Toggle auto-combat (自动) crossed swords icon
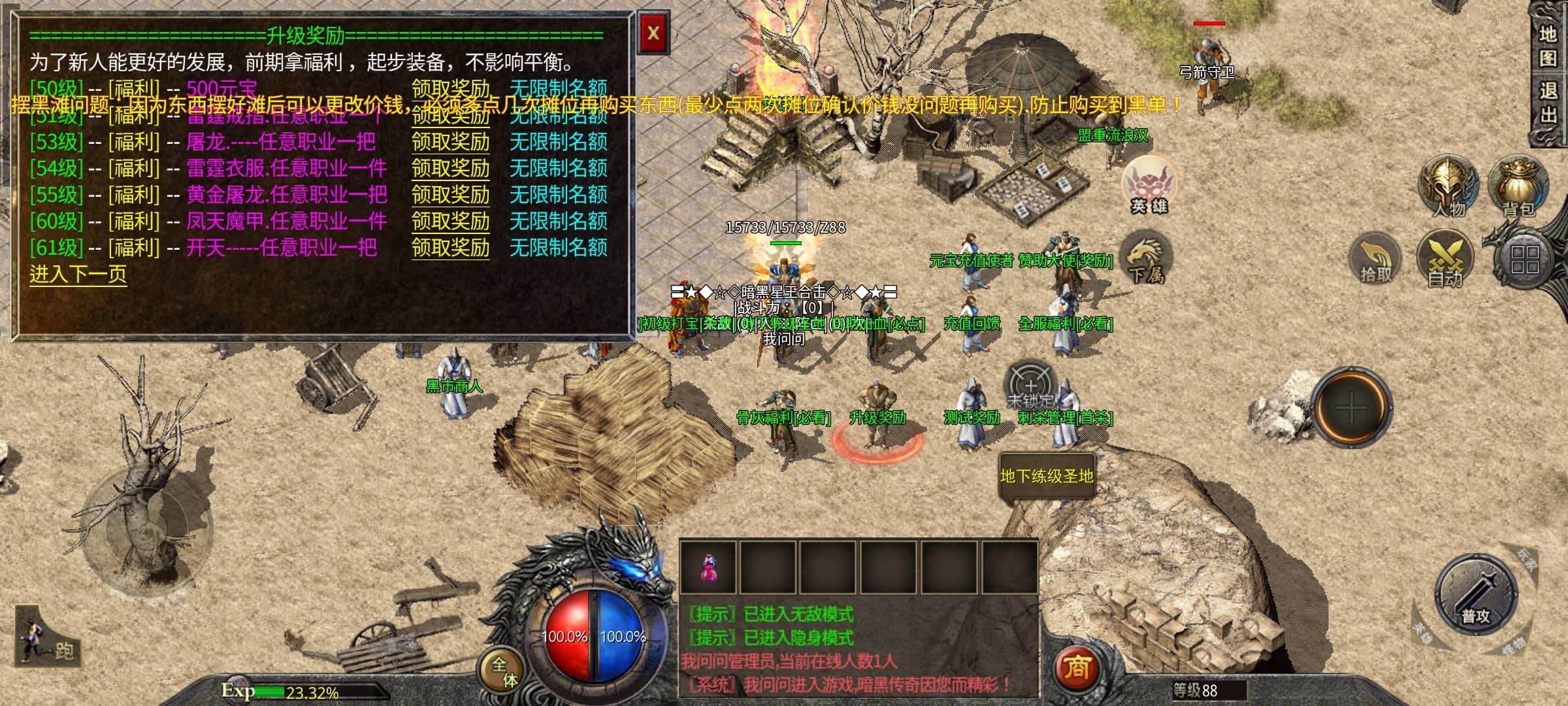Viewport: 1568px width, 706px height. pyautogui.click(x=1445, y=260)
